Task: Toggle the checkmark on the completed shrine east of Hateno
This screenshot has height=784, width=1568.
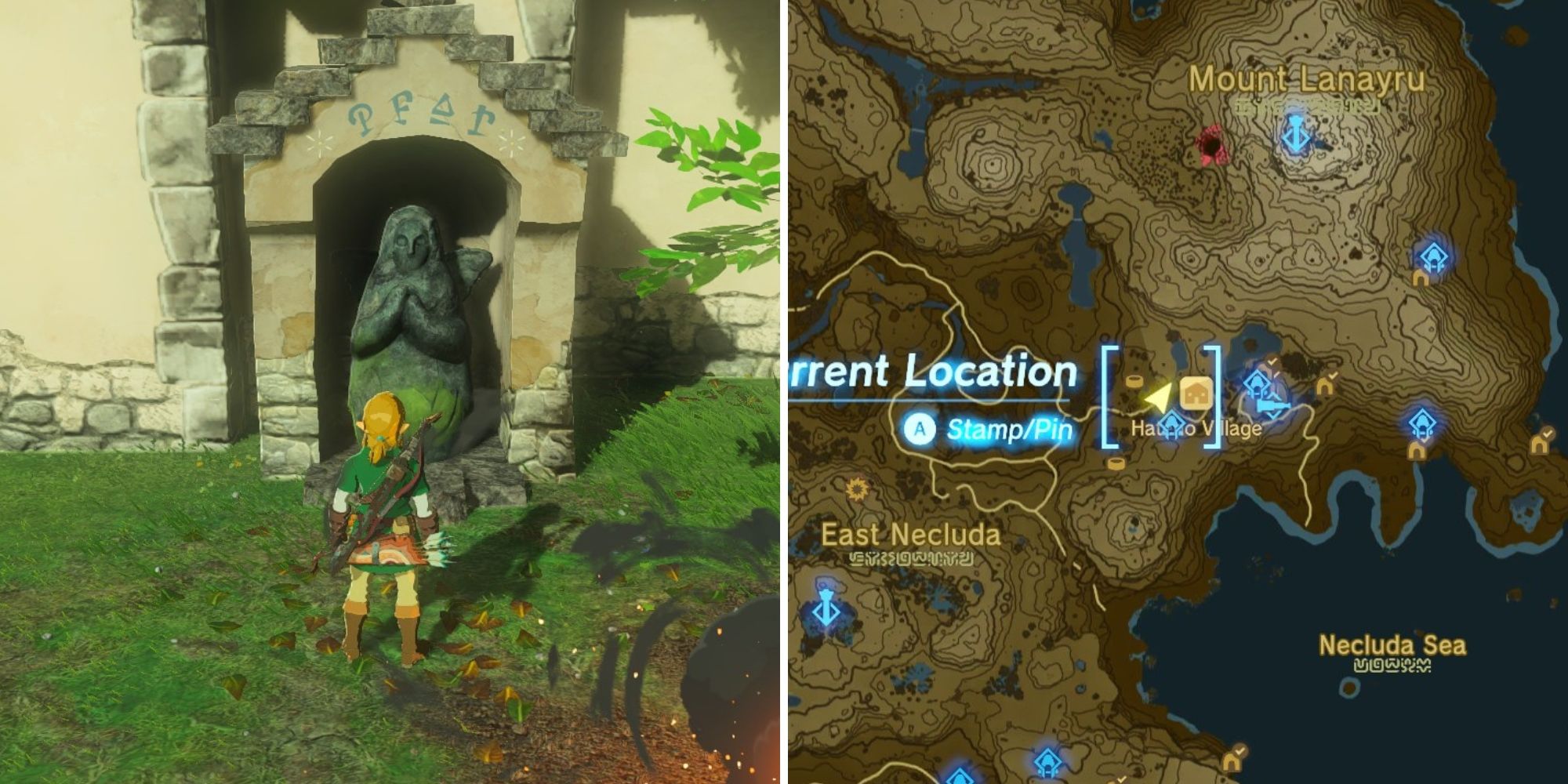Action: tap(1271, 362)
